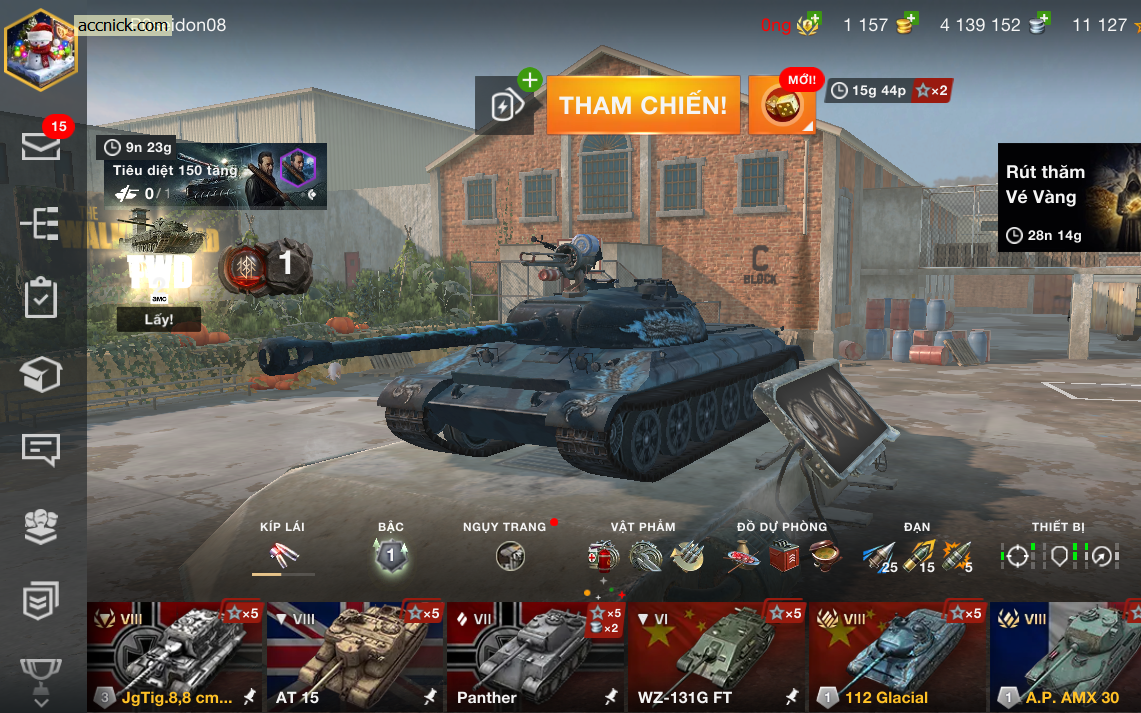1141x713 pixels.
Task: Open the mail inbox with 15 notifications
Action: click(x=41, y=147)
